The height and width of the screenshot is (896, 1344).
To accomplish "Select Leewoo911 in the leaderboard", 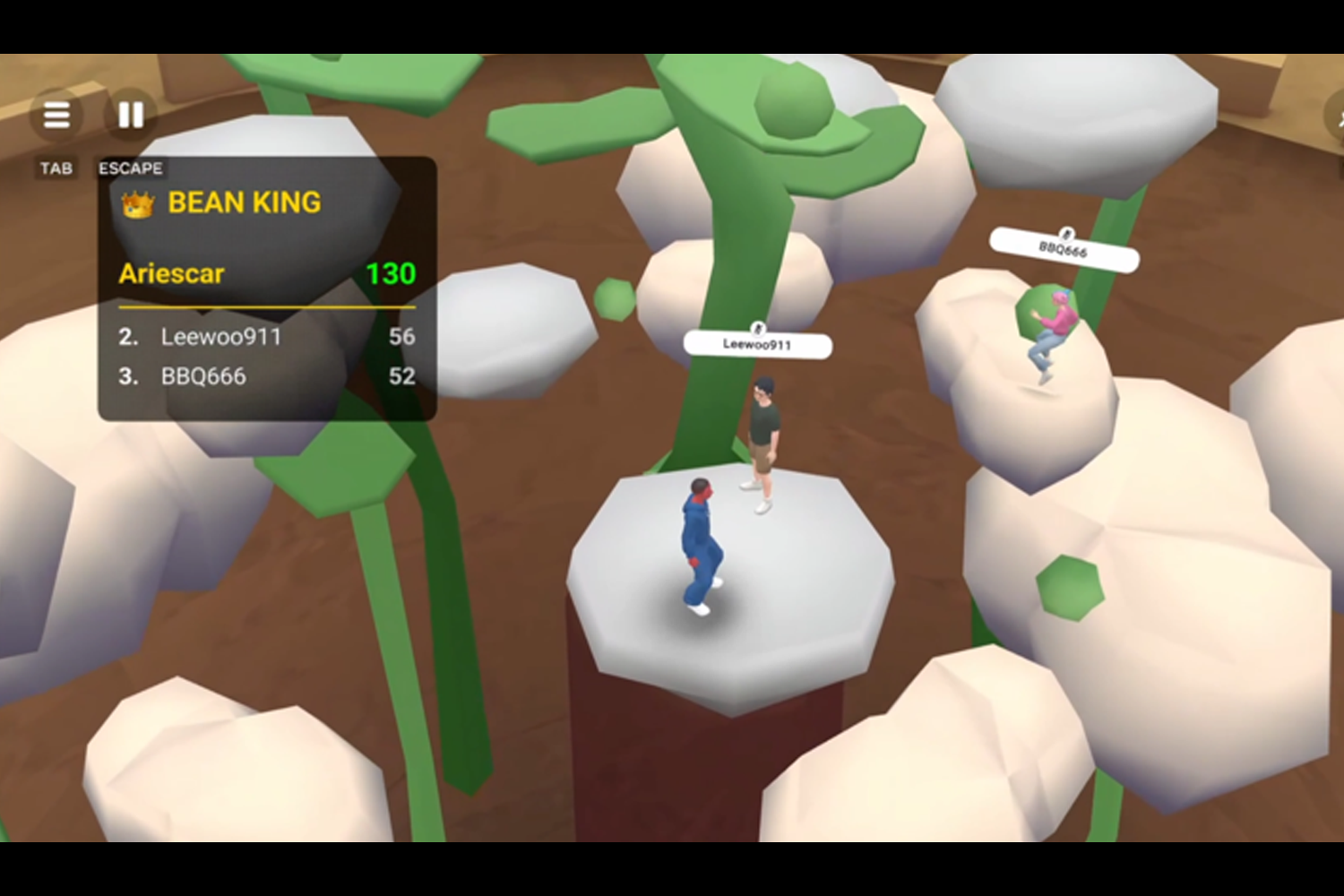I will (266, 337).
